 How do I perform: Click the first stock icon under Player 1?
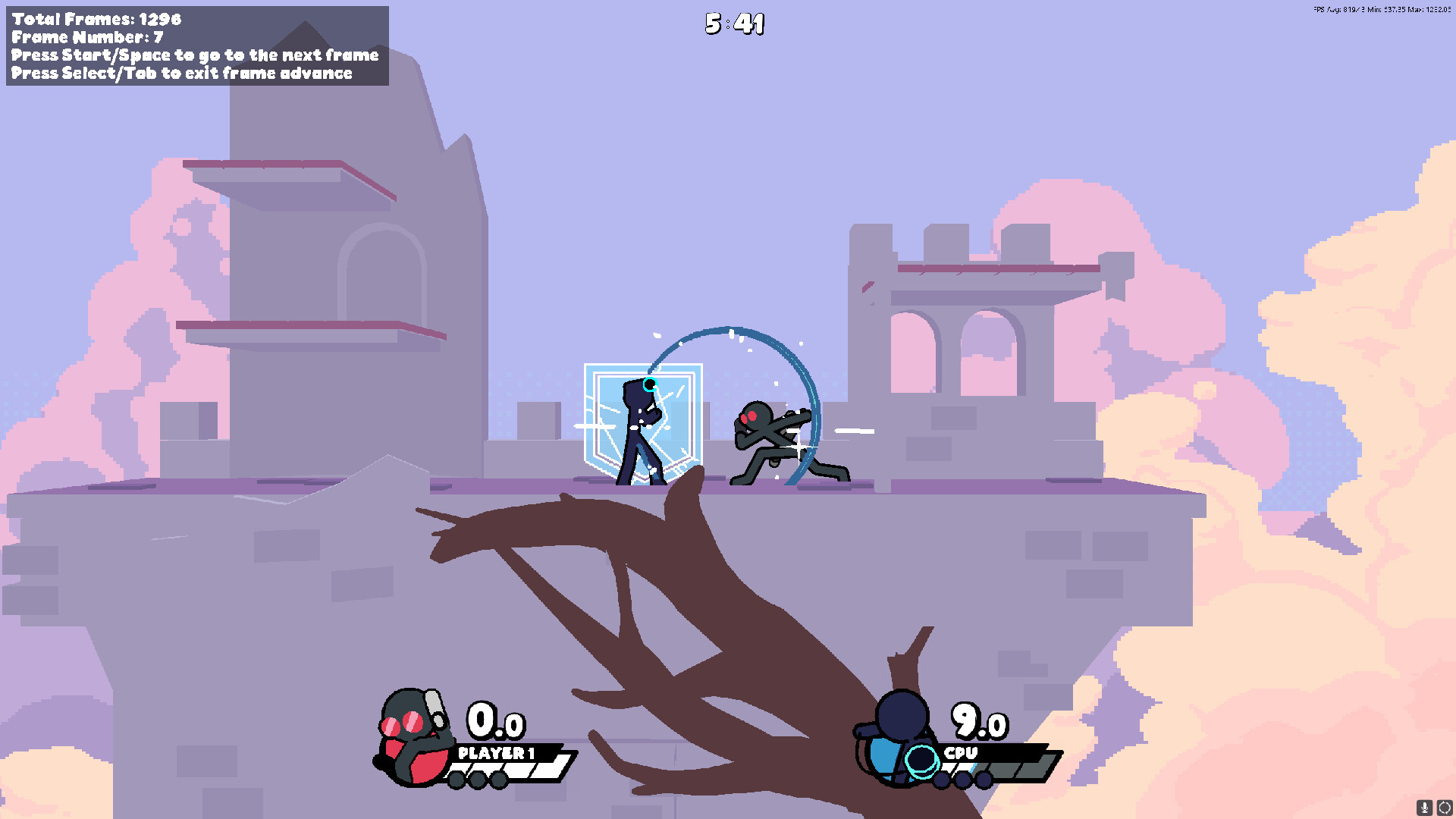(x=457, y=781)
